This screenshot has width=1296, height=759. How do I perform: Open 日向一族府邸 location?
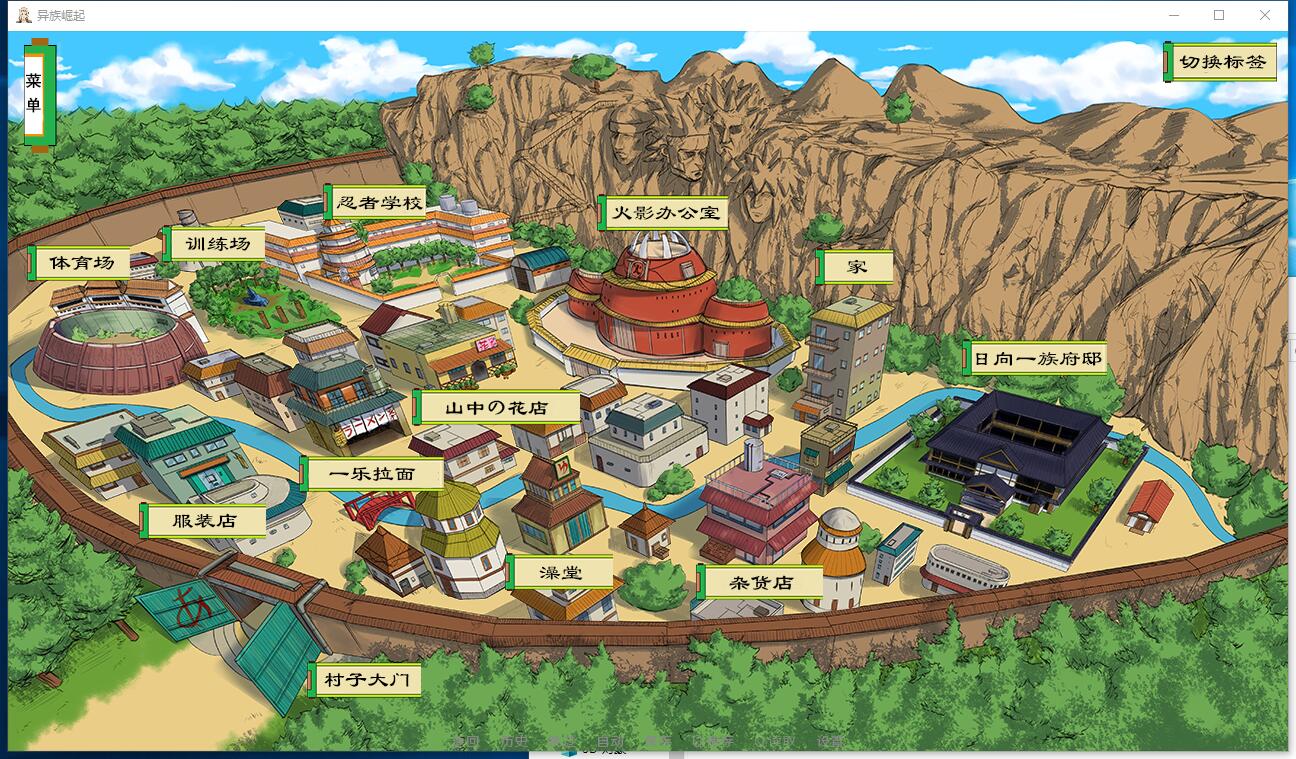click(x=1036, y=358)
